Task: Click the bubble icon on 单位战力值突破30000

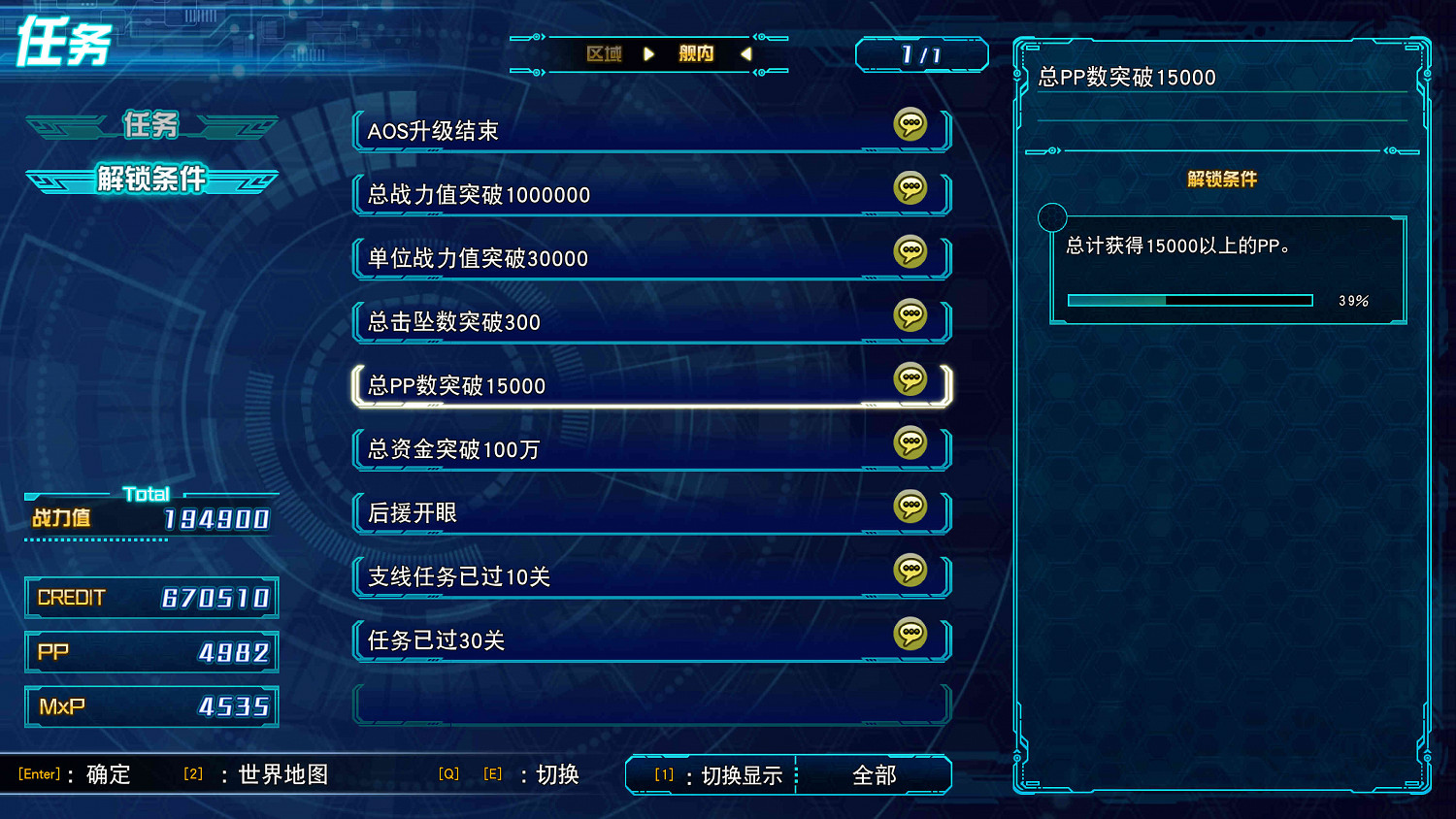Action: (910, 253)
